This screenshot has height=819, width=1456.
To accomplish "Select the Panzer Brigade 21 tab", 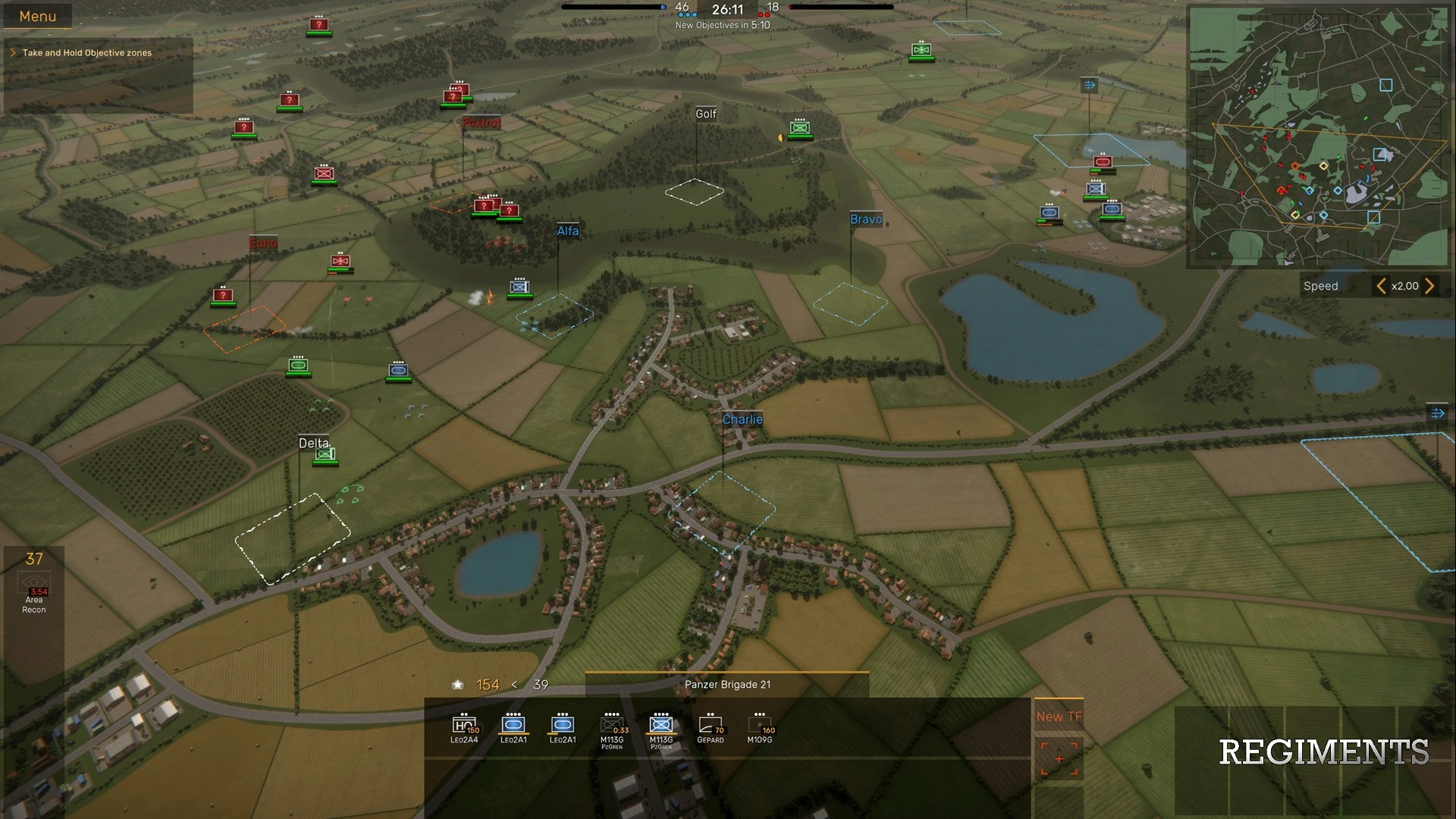I will coord(727,684).
